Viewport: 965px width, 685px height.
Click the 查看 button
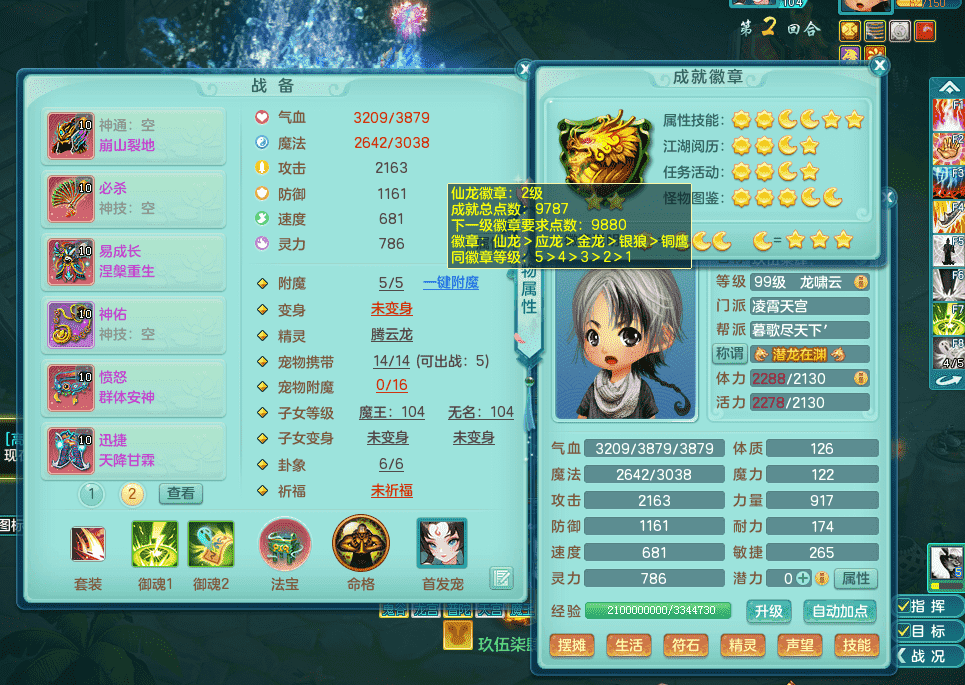pyautogui.click(x=181, y=493)
